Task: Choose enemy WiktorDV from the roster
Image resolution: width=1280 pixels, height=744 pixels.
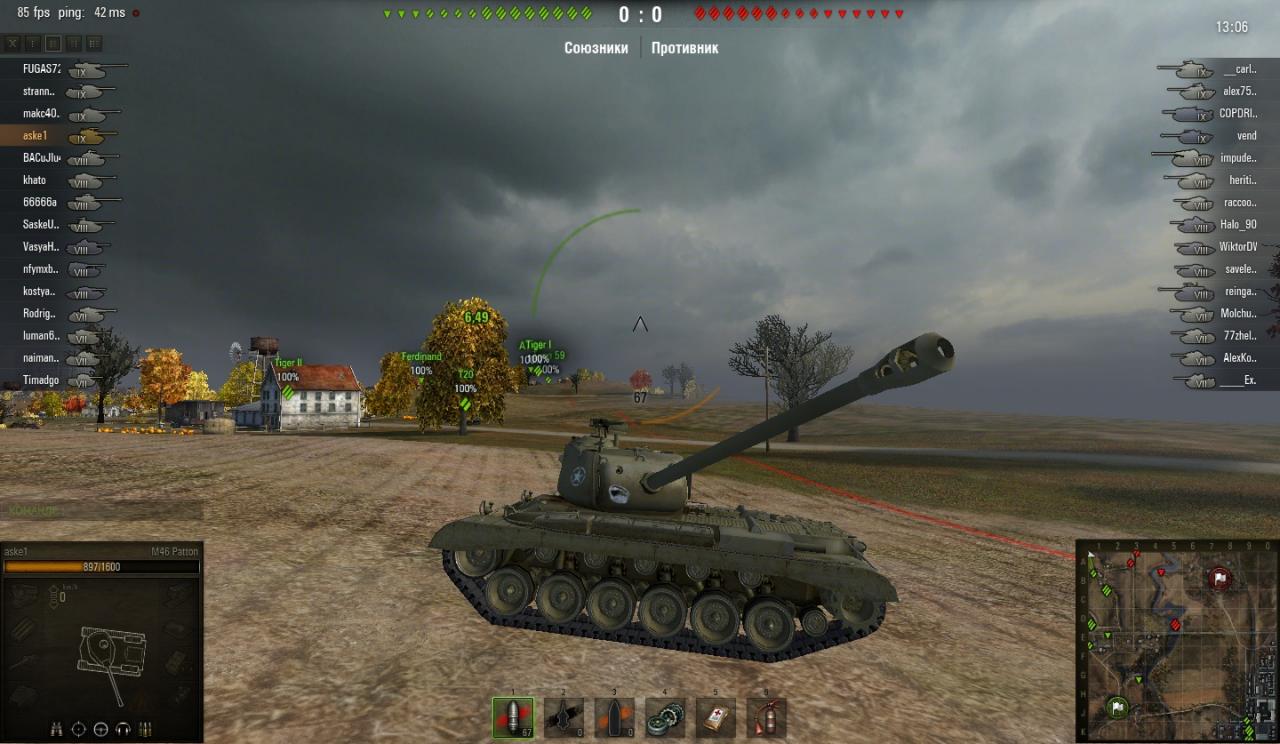Action: (x=1238, y=247)
